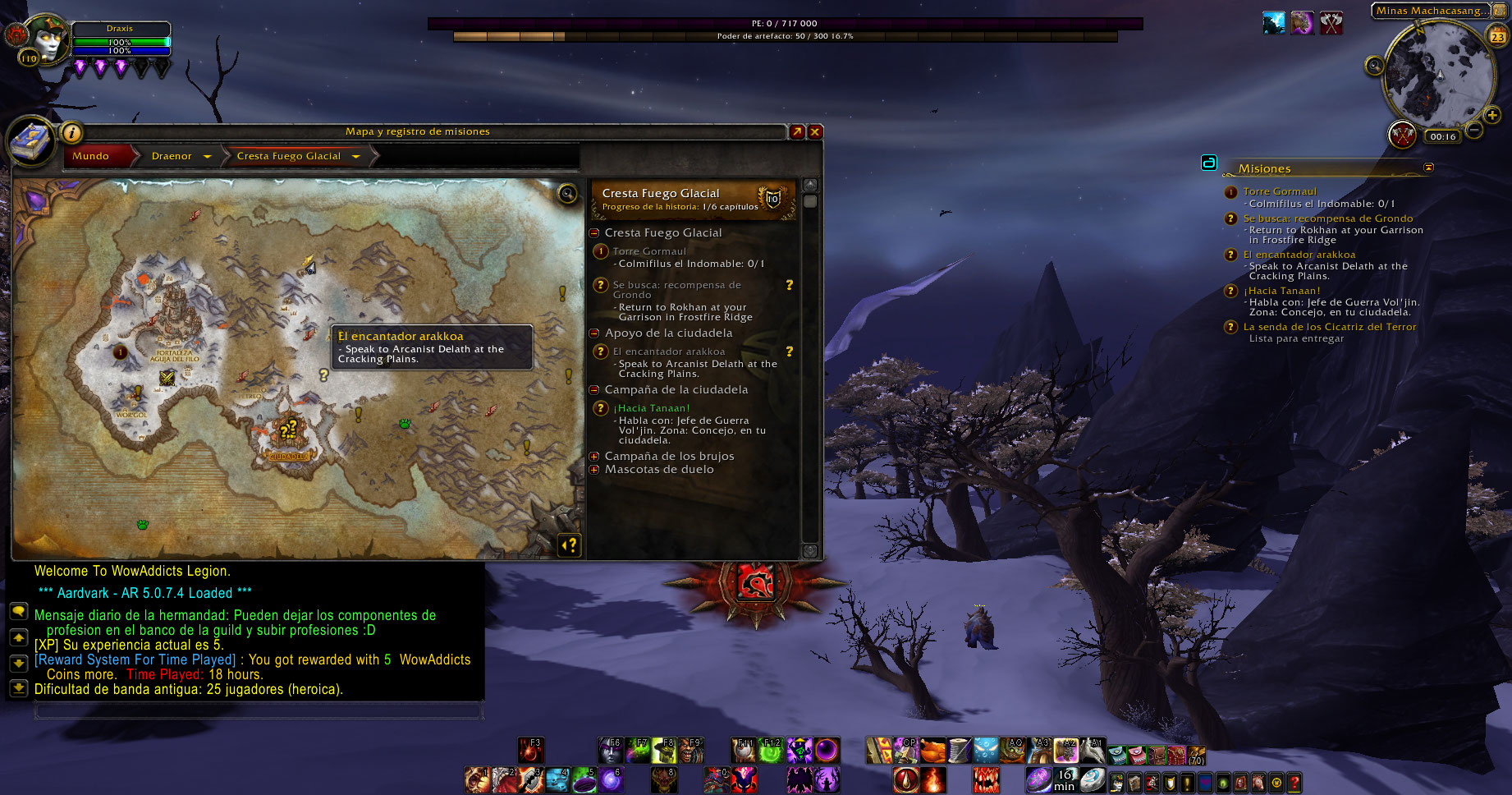Screen dimensions: 1512x795
Task: Open the Cresta Fuego Glacial dropdown
Action: tap(356, 156)
